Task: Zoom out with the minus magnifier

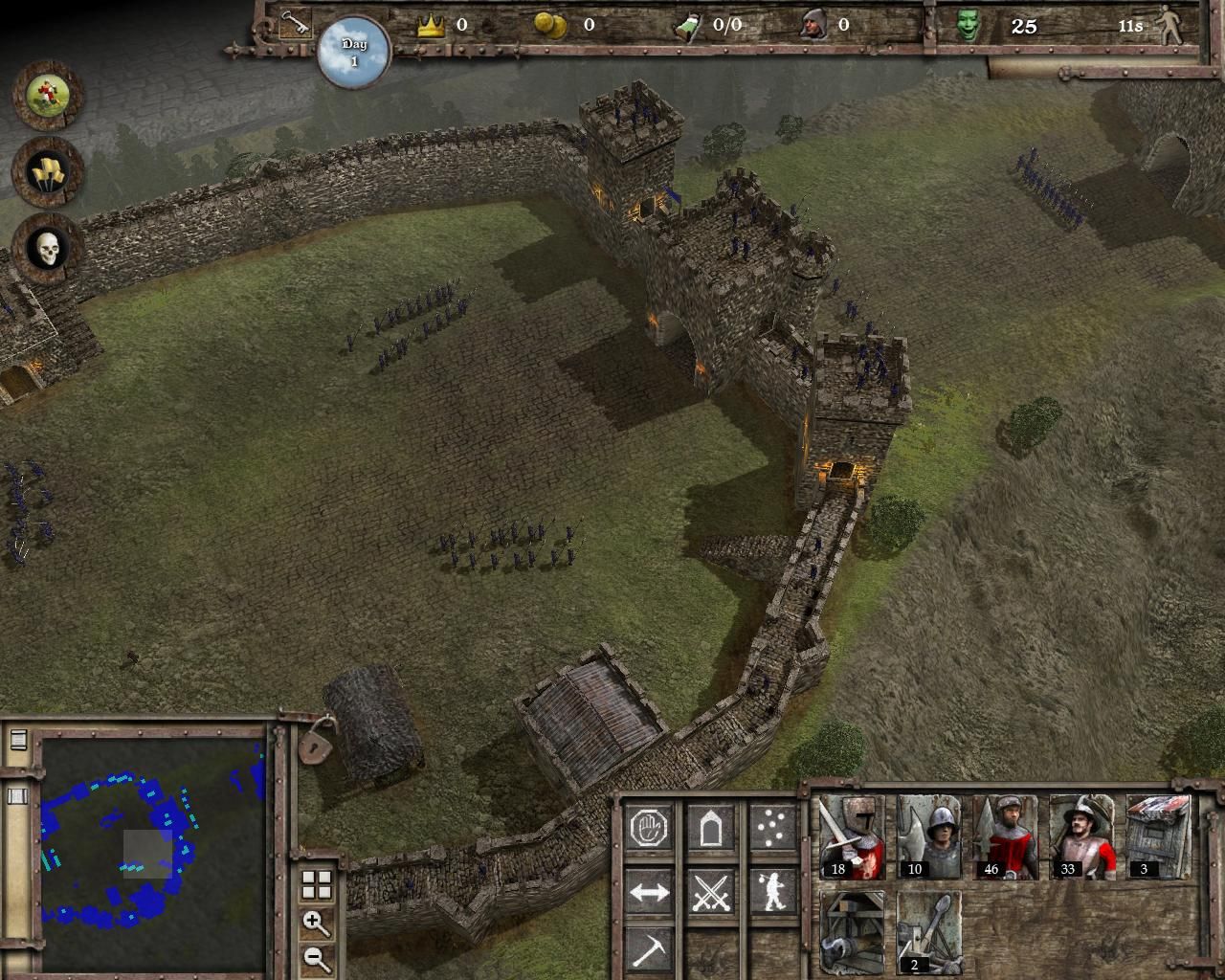Action: pyautogui.click(x=316, y=958)
